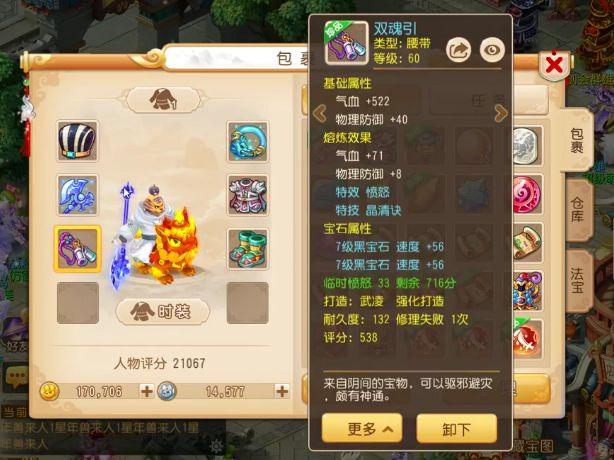Select the striped helmet equipment slot
This screenshot has width=614, height=460.
(78, 142)
